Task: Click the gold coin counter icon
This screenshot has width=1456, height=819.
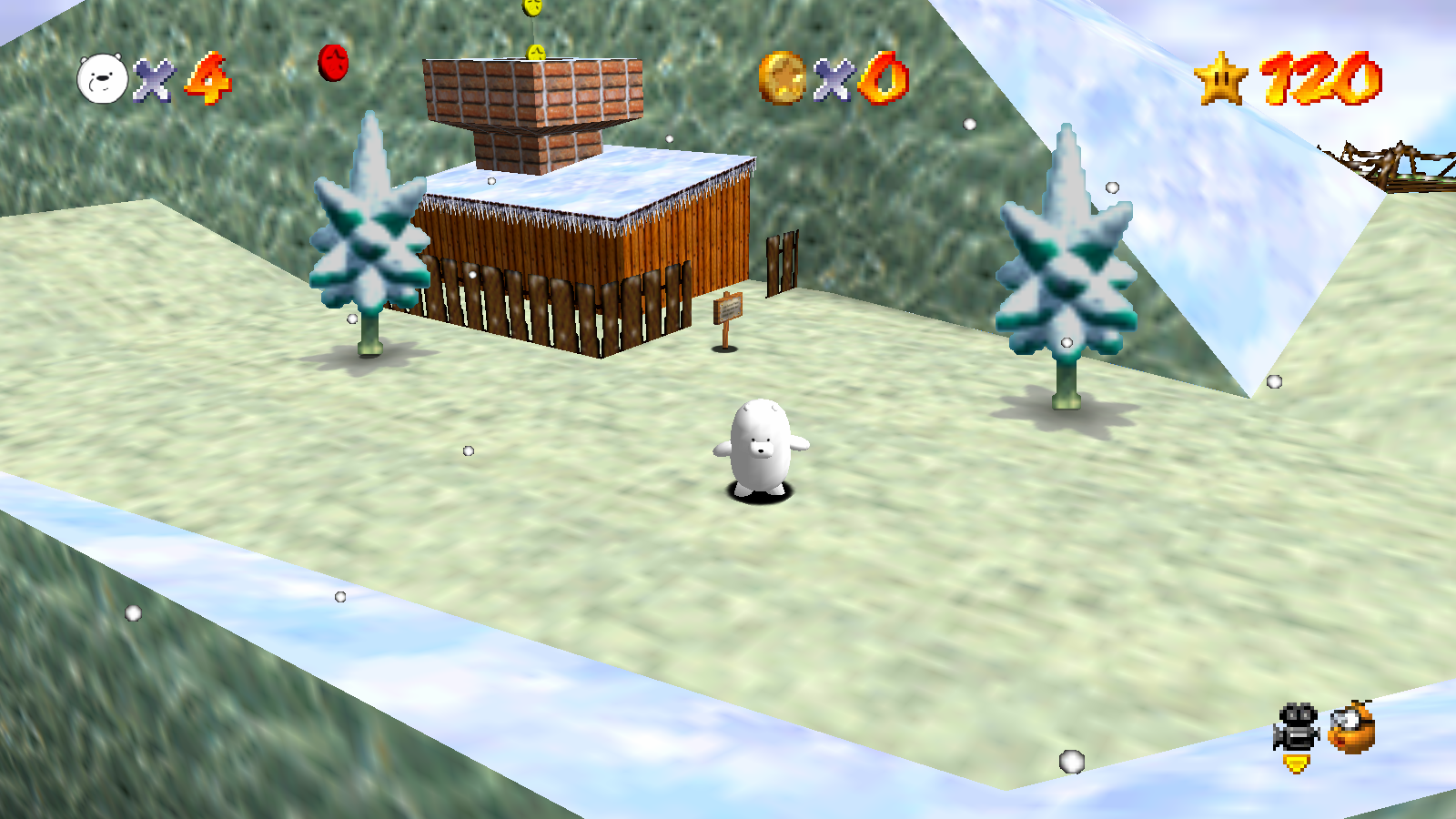Action: click(782, 77)
